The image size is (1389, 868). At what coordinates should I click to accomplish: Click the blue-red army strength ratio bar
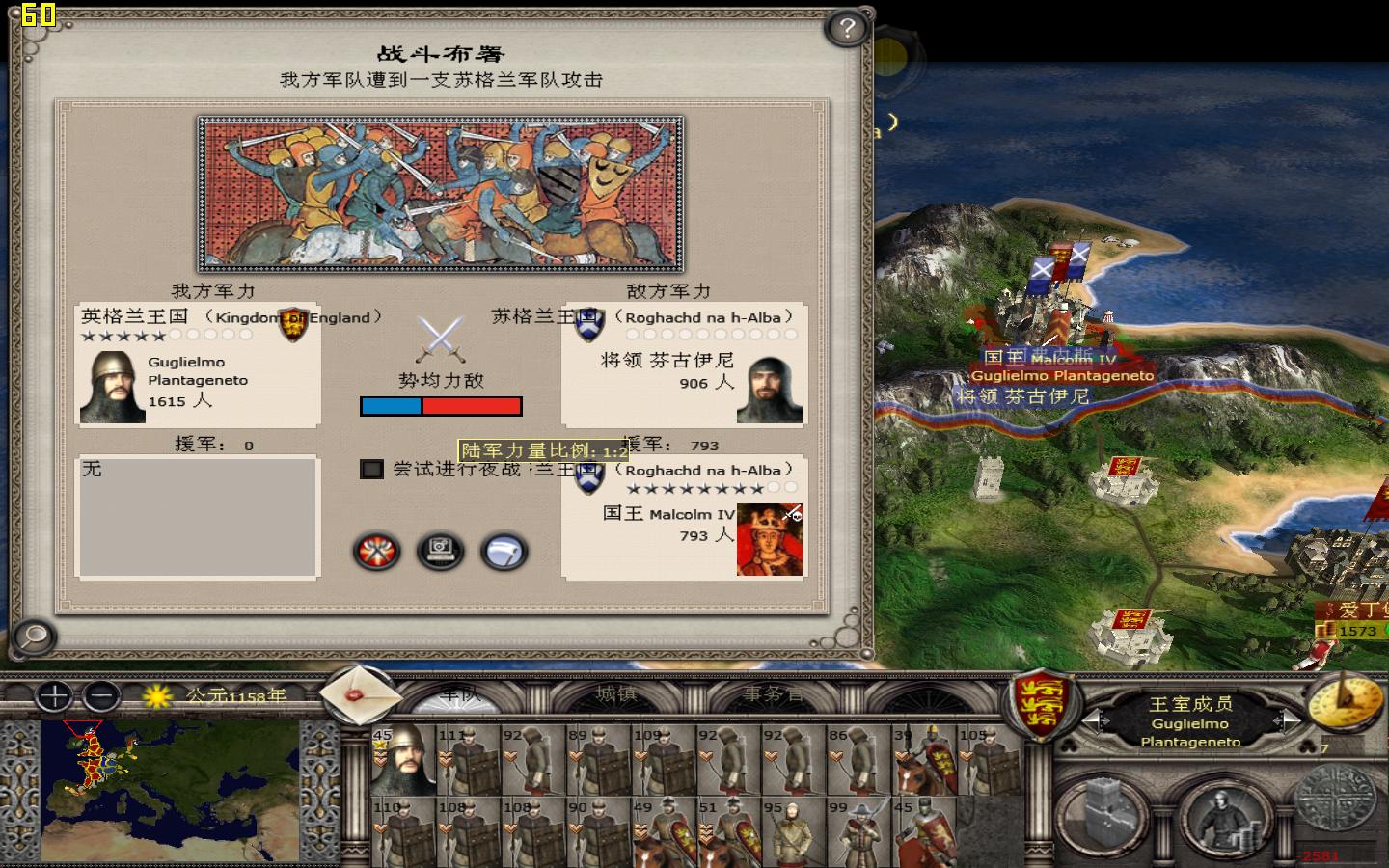tap(442, 406)
